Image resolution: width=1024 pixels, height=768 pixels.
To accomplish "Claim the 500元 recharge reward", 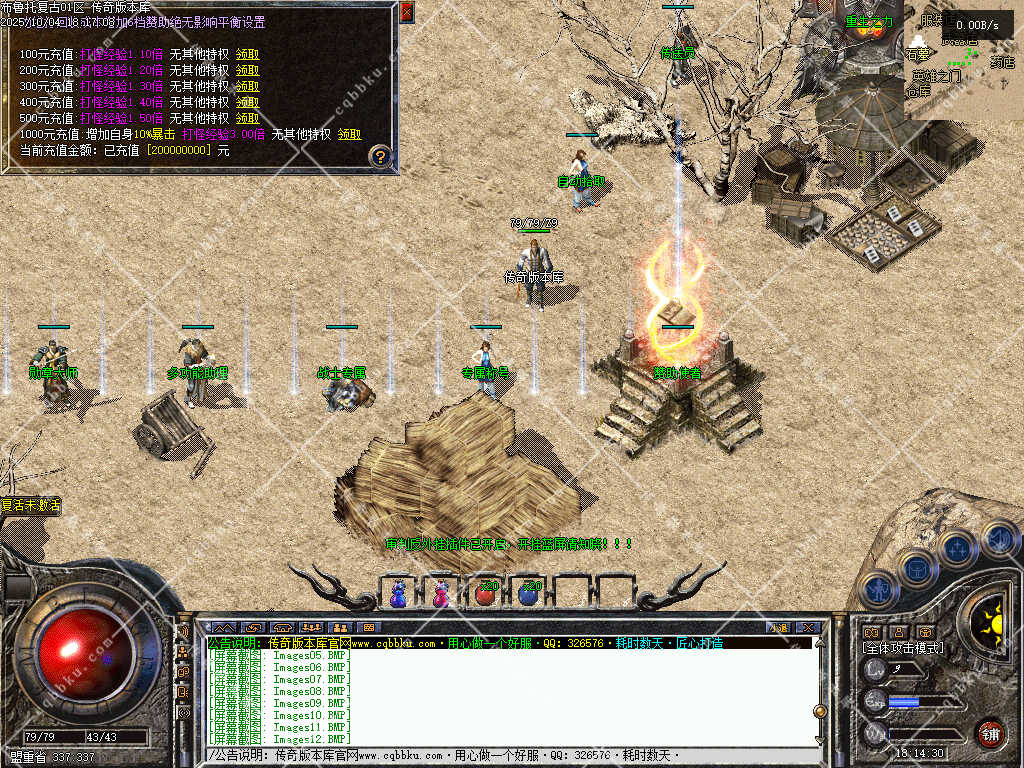I will click(247, 118).
